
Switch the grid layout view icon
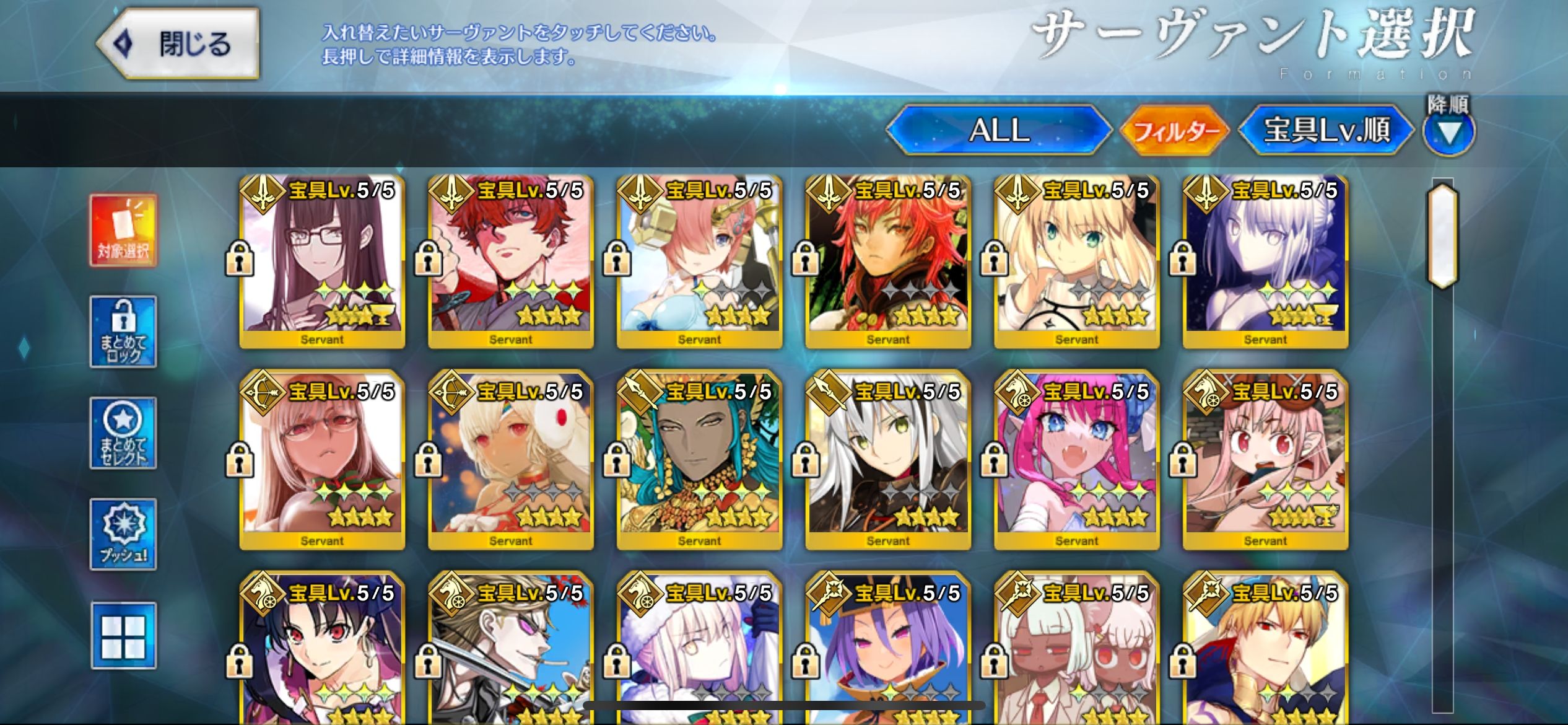pos(123,636)
